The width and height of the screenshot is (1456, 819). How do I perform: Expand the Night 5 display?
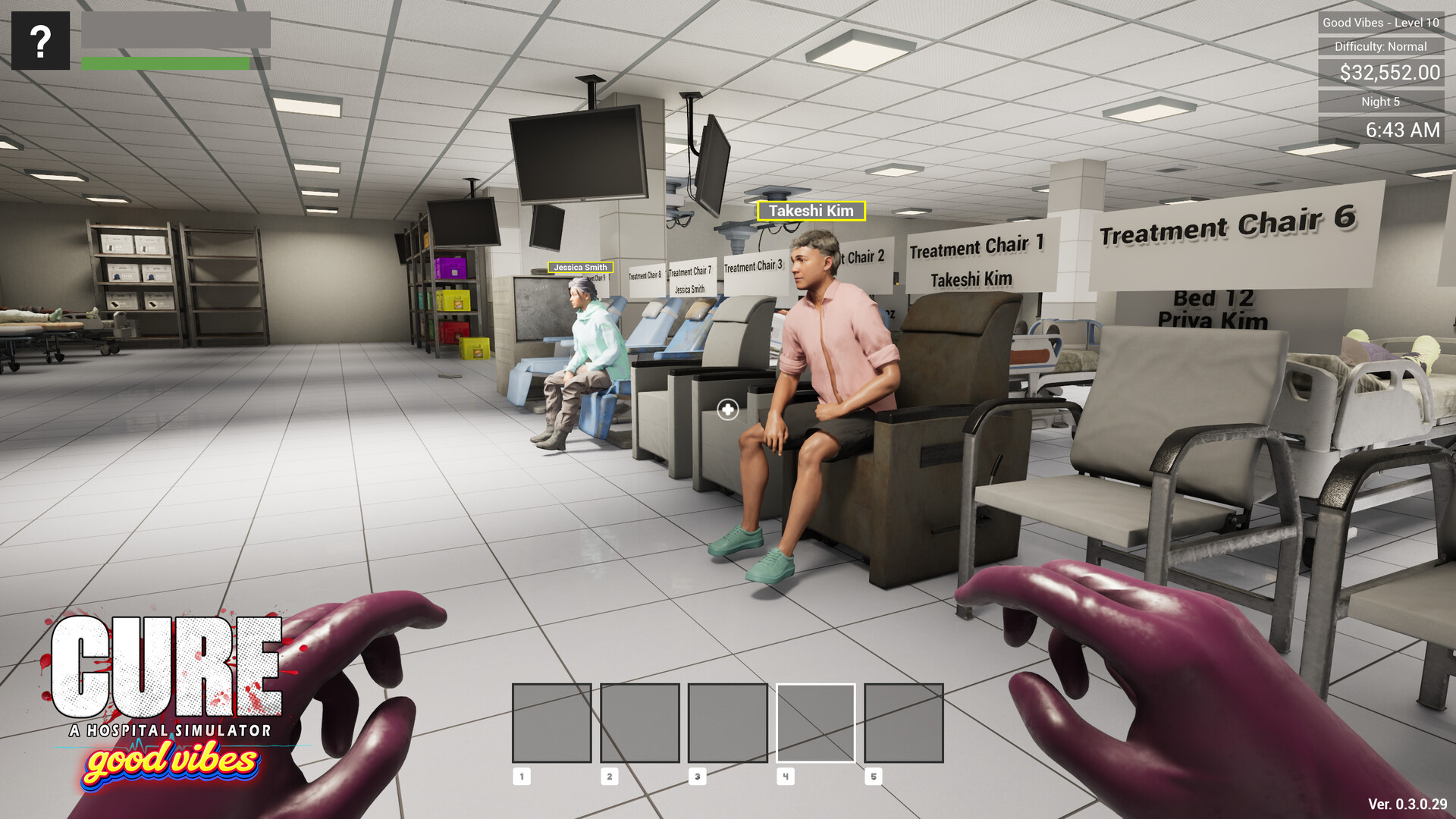tap(1382, 101)
